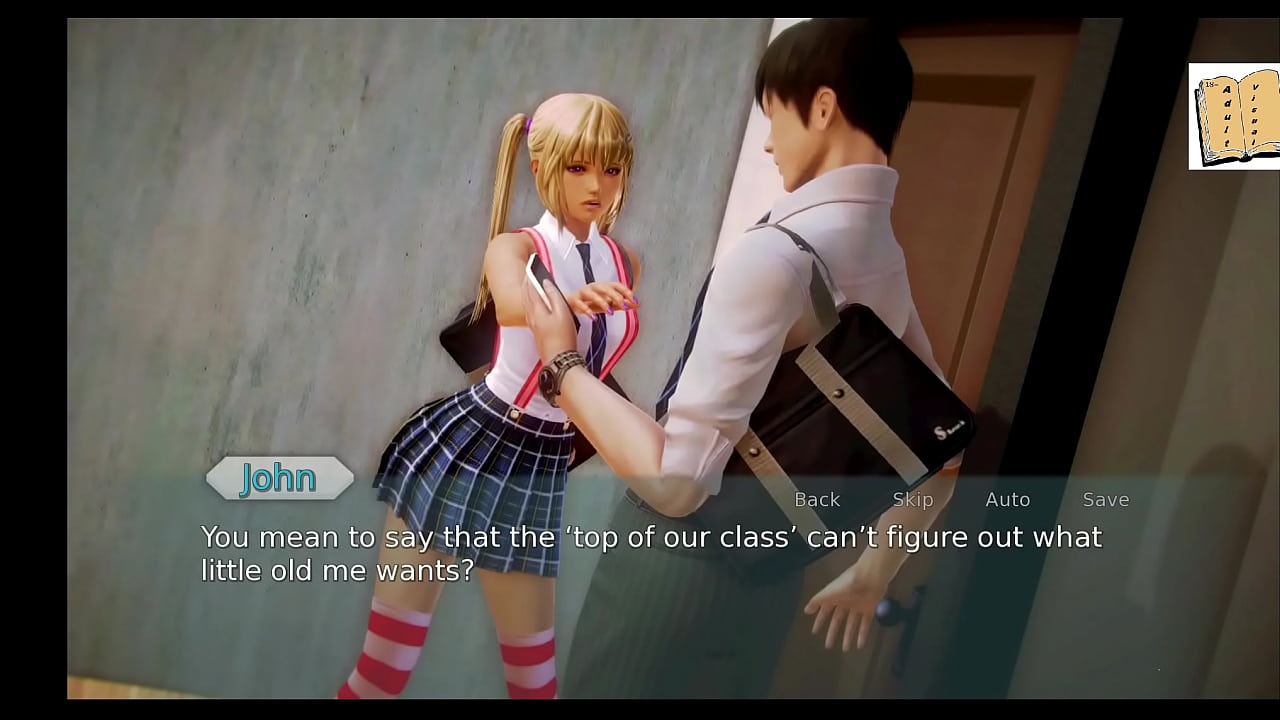
Task: Go back to the previous dialogue line
Action: click(x=816, y=499)
